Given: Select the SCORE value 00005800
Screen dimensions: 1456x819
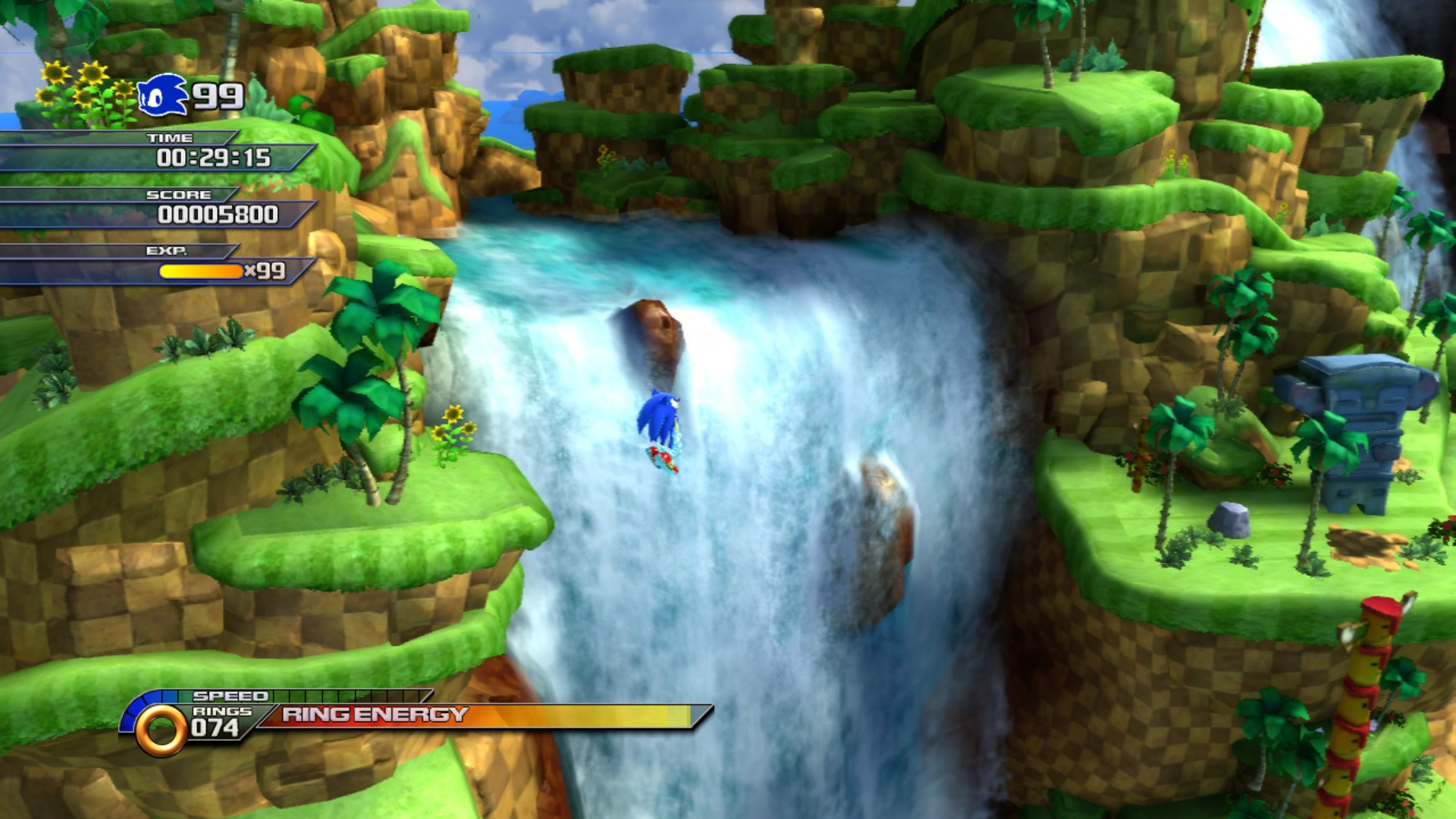Looking at the screenshot, I should tap(220, 215).
